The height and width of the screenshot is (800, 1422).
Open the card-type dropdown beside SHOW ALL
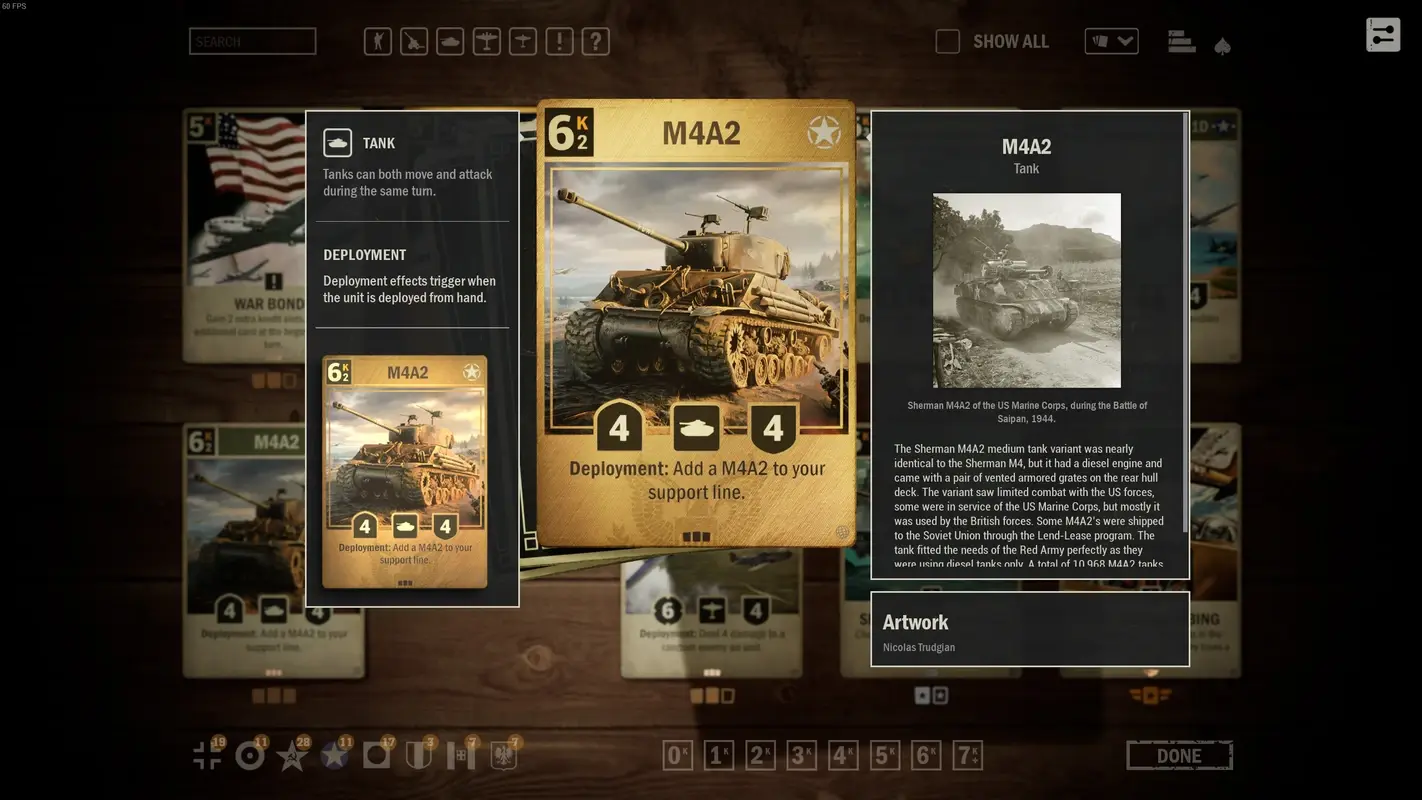[x=1111, y=40]
